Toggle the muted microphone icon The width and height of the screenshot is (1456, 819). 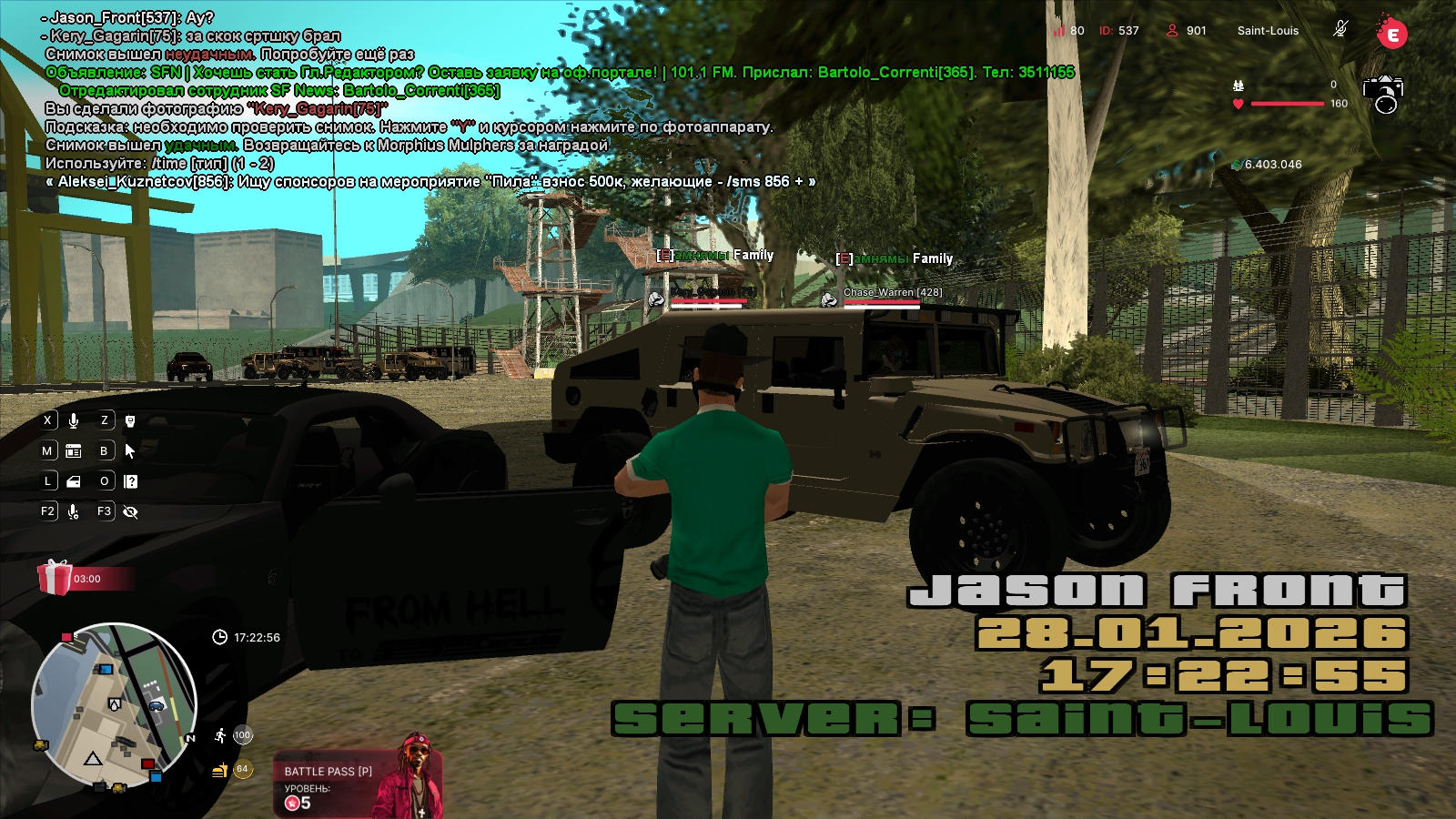[1340, 30]
